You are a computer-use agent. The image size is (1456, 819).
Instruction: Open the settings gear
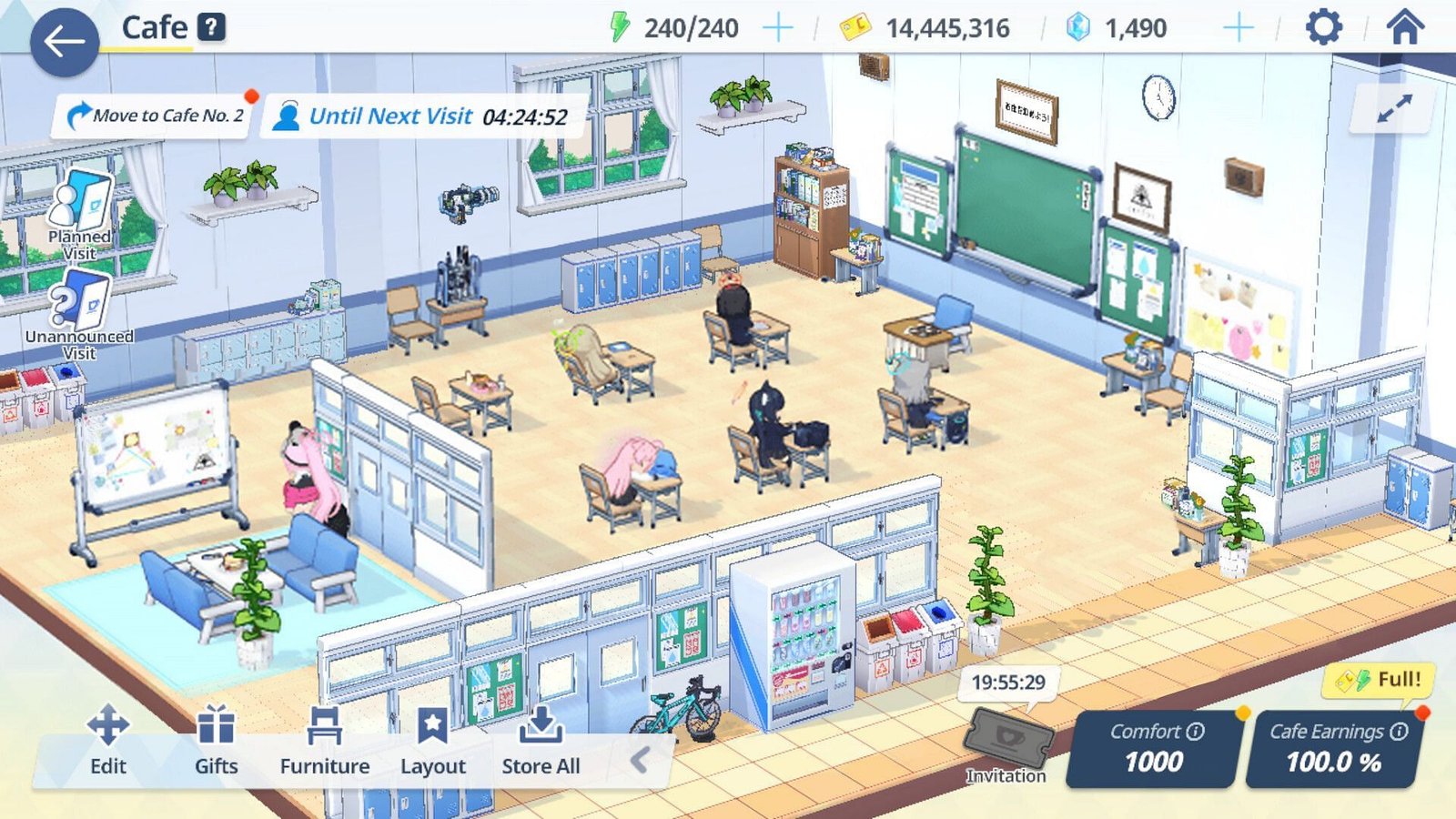click(x=1325, y=27)
